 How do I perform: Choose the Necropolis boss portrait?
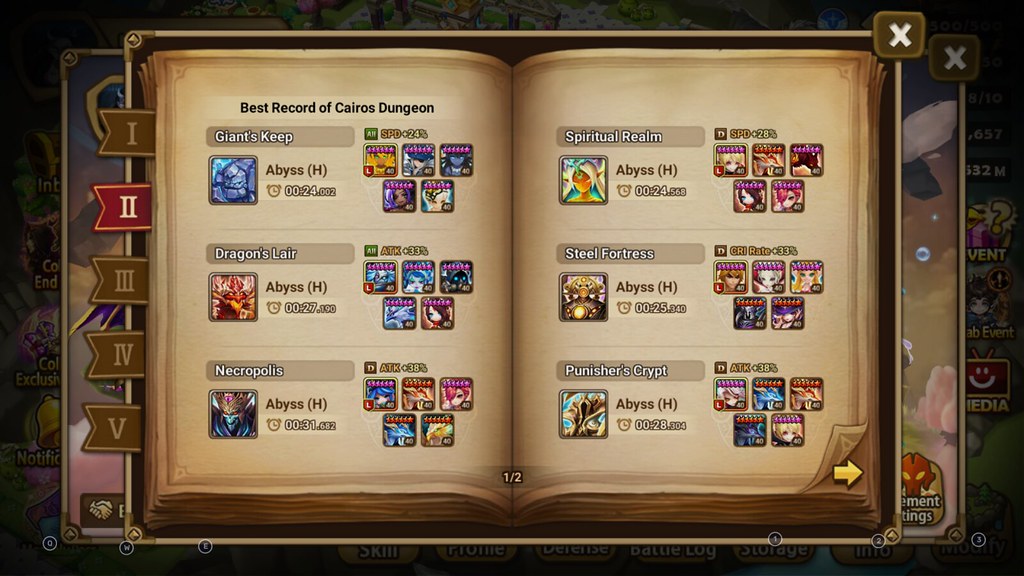click(x=233, y=414)
